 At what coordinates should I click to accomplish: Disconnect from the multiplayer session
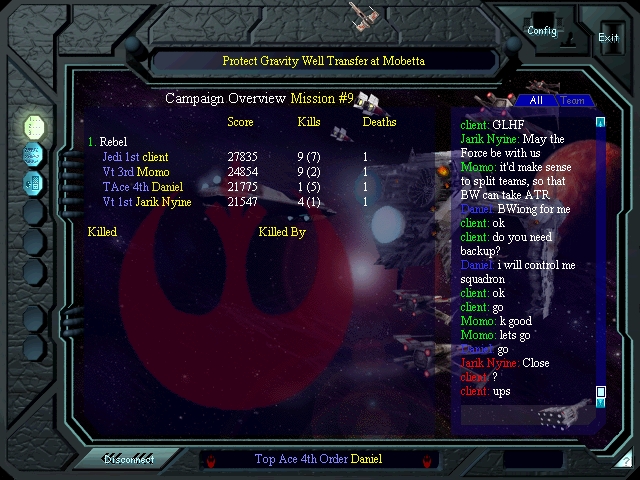pos(128,459)
